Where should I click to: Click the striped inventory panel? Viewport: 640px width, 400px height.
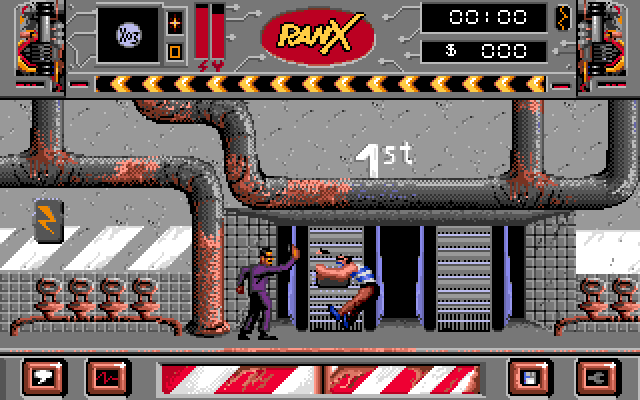318,377
